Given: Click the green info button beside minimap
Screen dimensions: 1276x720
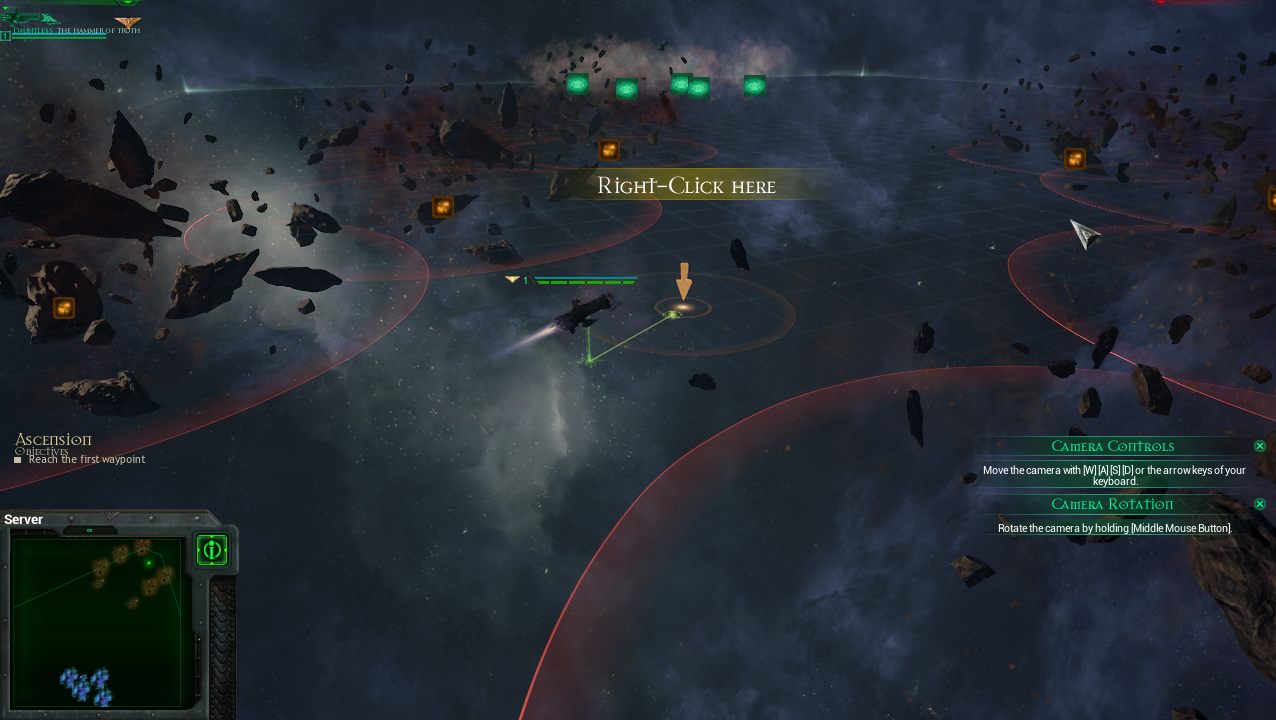Looking at the screenshot, I should coord(212,549).
